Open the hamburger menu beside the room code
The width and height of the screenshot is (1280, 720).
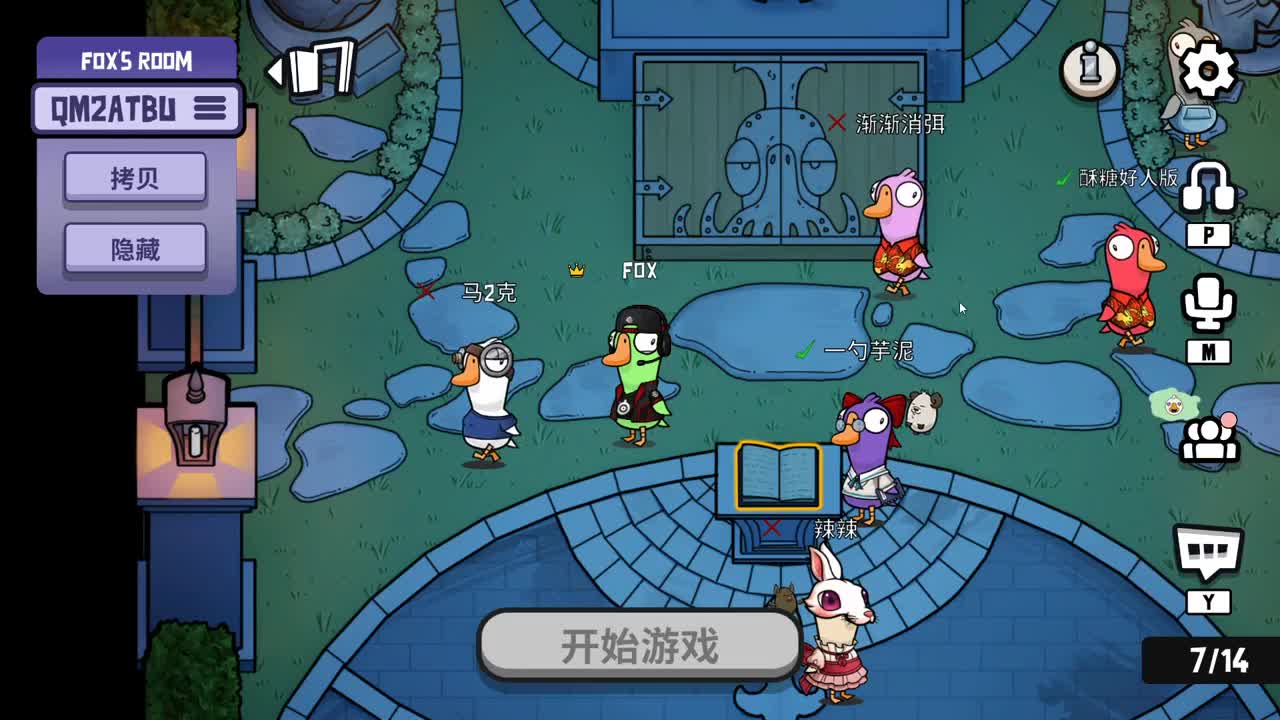pos(210,109)
